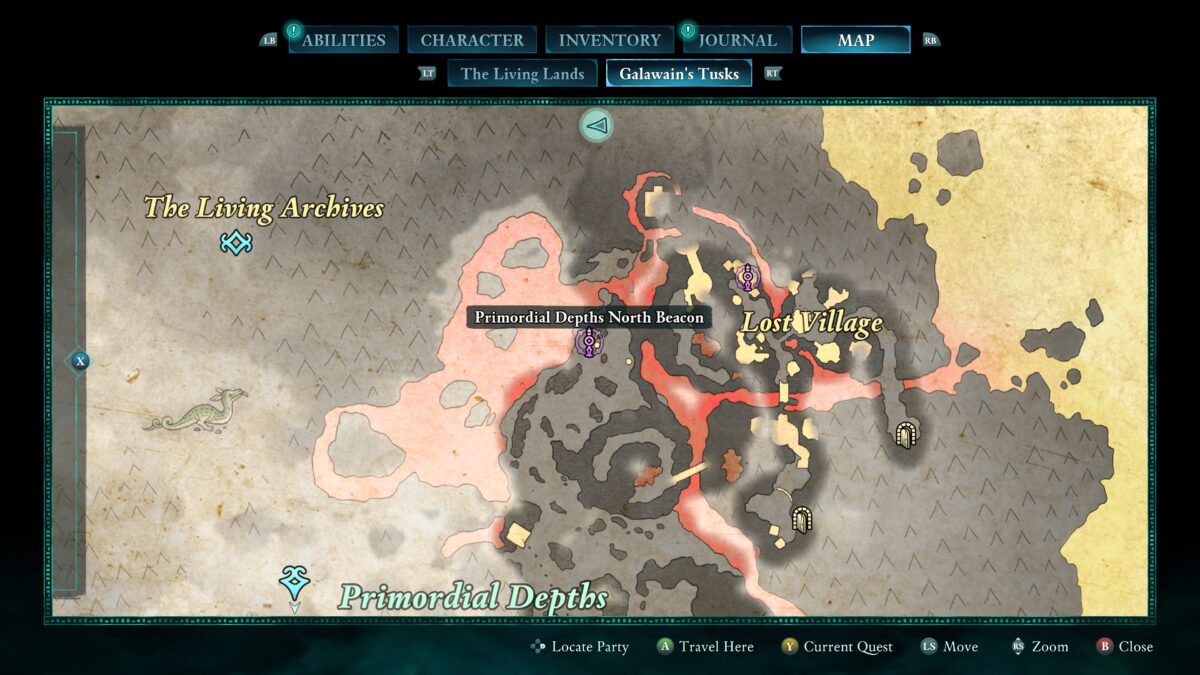
Task: Expand the side panel on the map's left edge
Action: pyautogui.click(x=80, y=361)
